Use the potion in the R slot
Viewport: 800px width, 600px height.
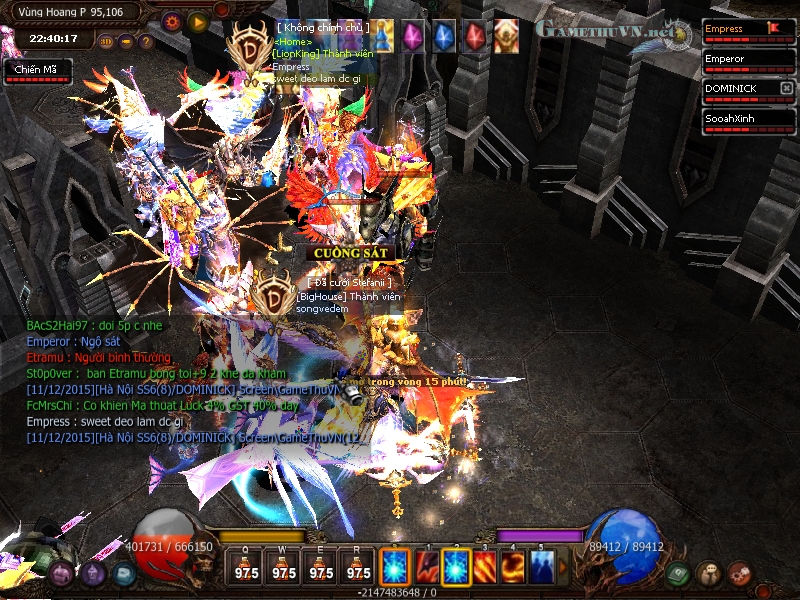(358, 567)
